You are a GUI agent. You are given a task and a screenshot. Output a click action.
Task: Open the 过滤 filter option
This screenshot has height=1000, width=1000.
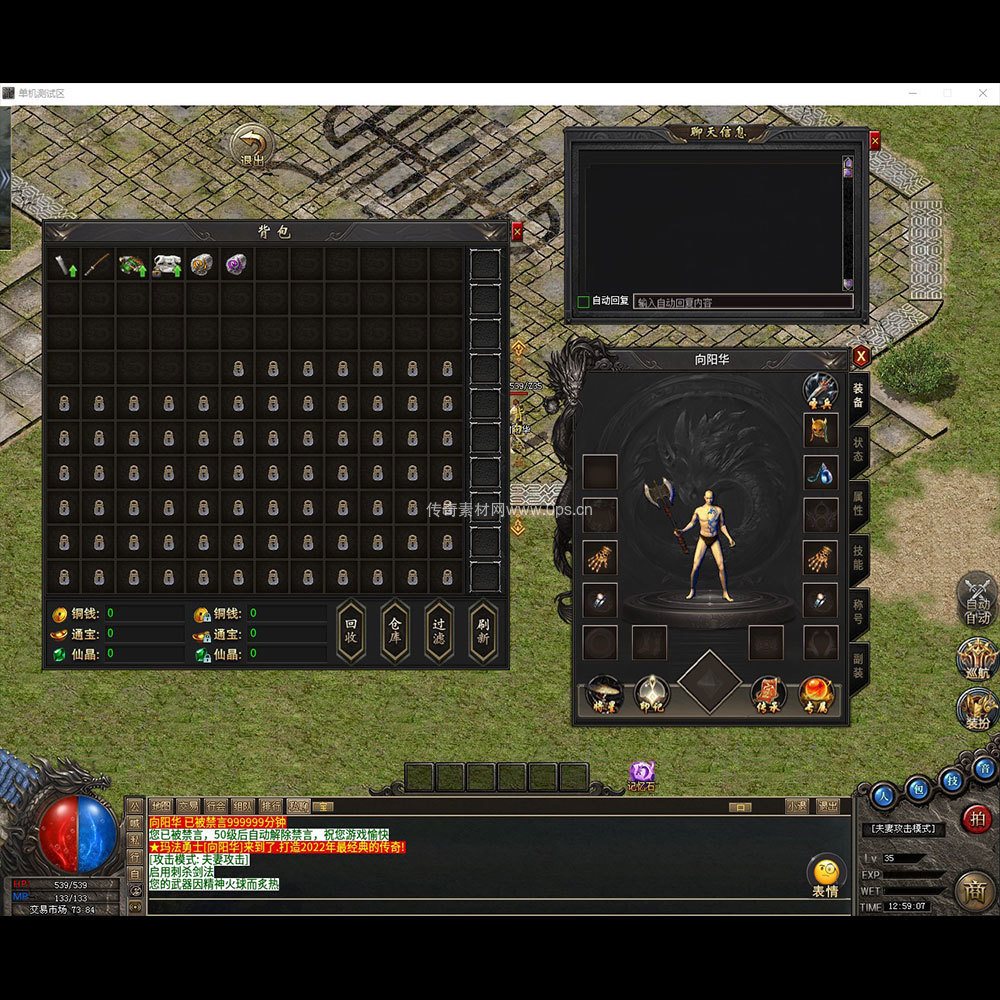439,631
